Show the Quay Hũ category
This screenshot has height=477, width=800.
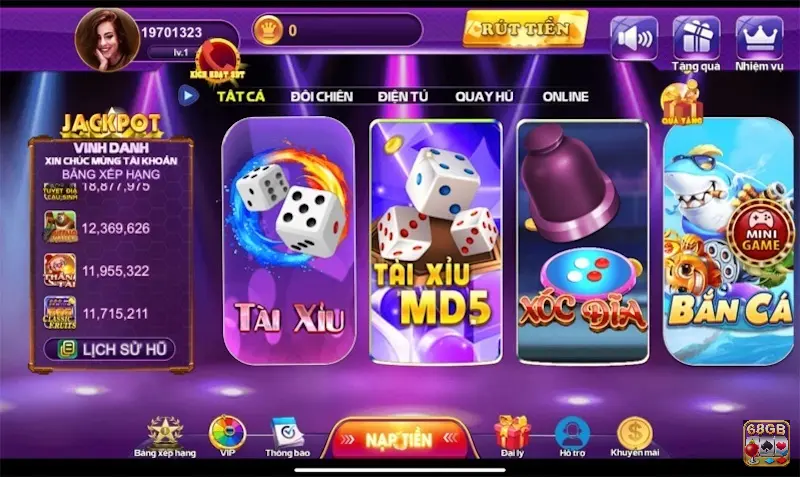tap(484, 96)
